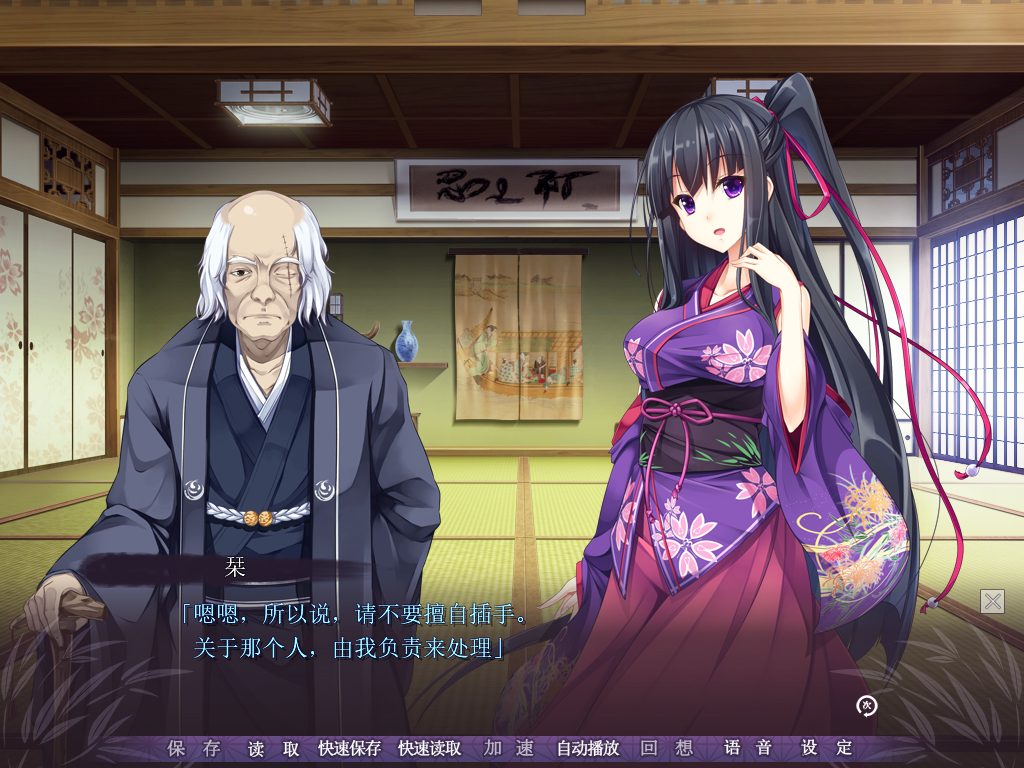Click 快速读取 quick load
This screenshot has width=1024, height=768.
(429, 748)
